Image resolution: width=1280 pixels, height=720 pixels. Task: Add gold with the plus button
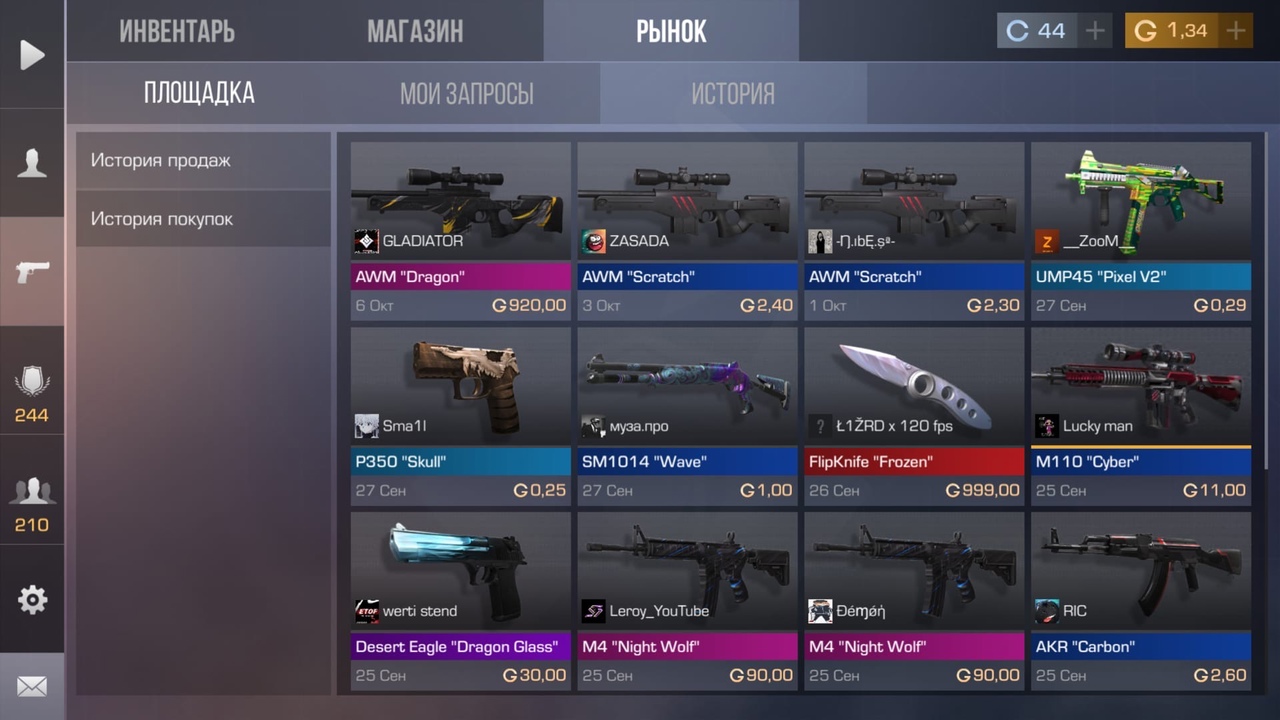pyautogui.click(x=1236, y=31)
